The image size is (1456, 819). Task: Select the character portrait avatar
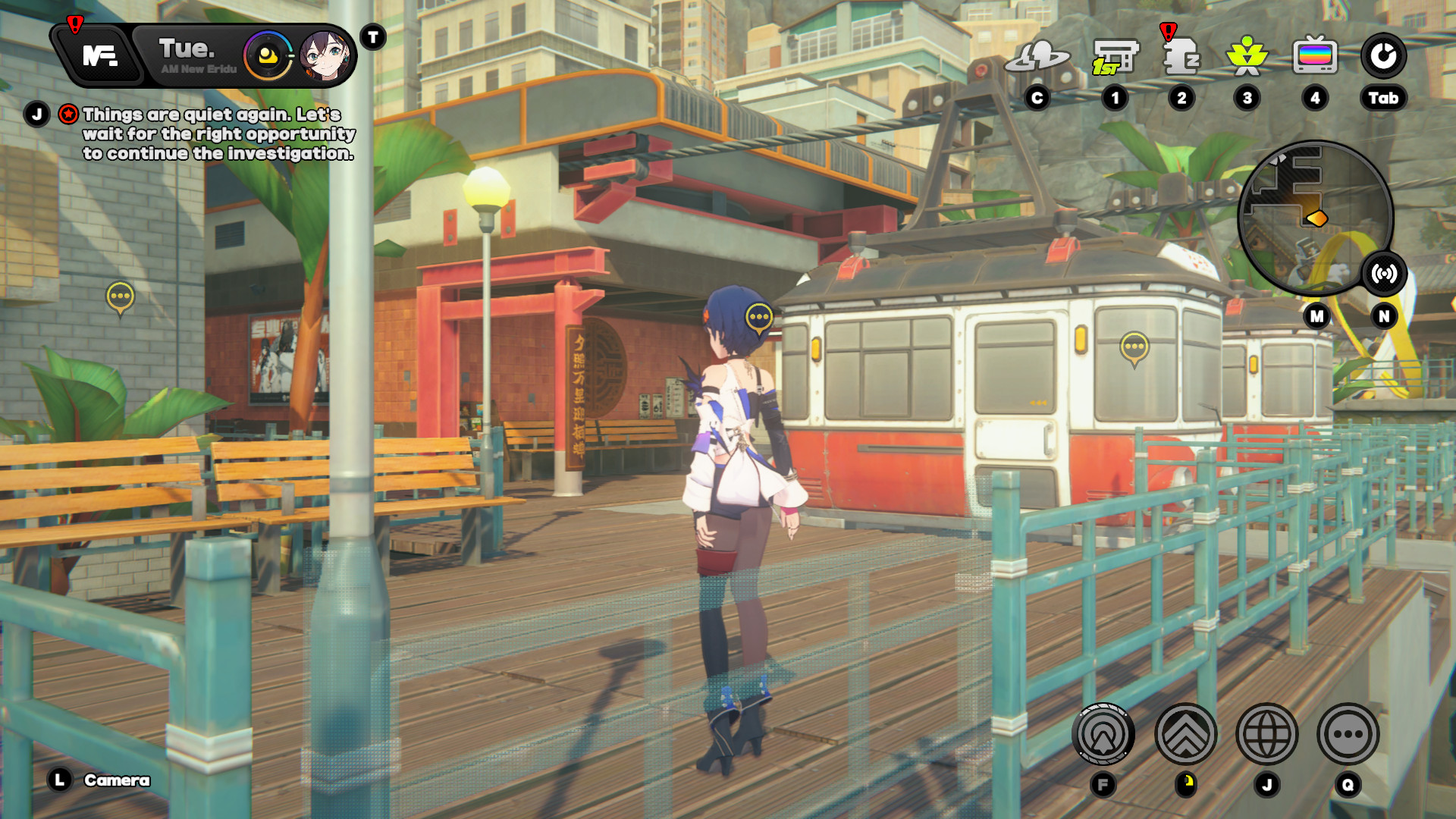click(325, 55)
